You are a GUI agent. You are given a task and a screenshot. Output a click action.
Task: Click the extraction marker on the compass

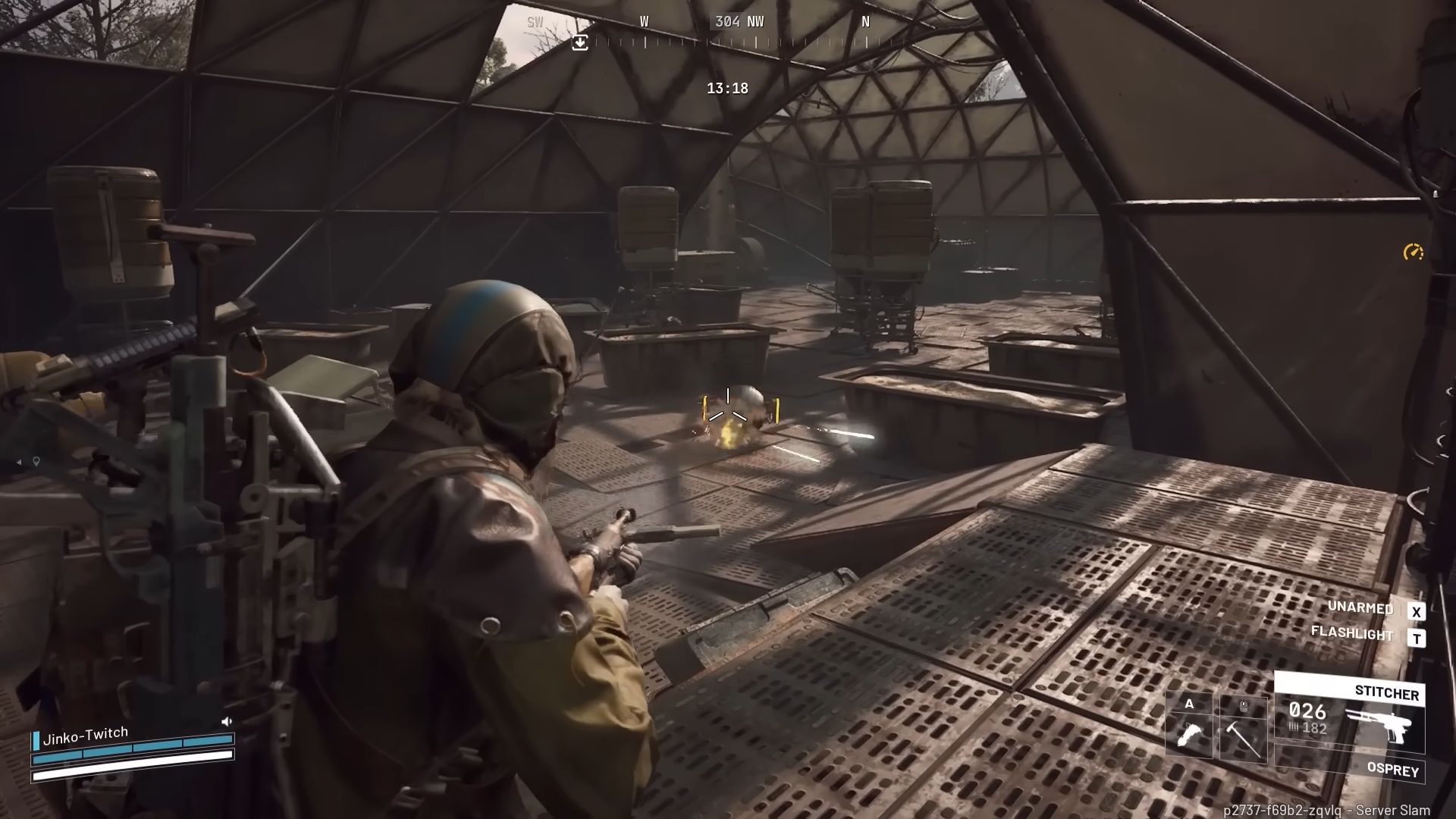[580, 42]
